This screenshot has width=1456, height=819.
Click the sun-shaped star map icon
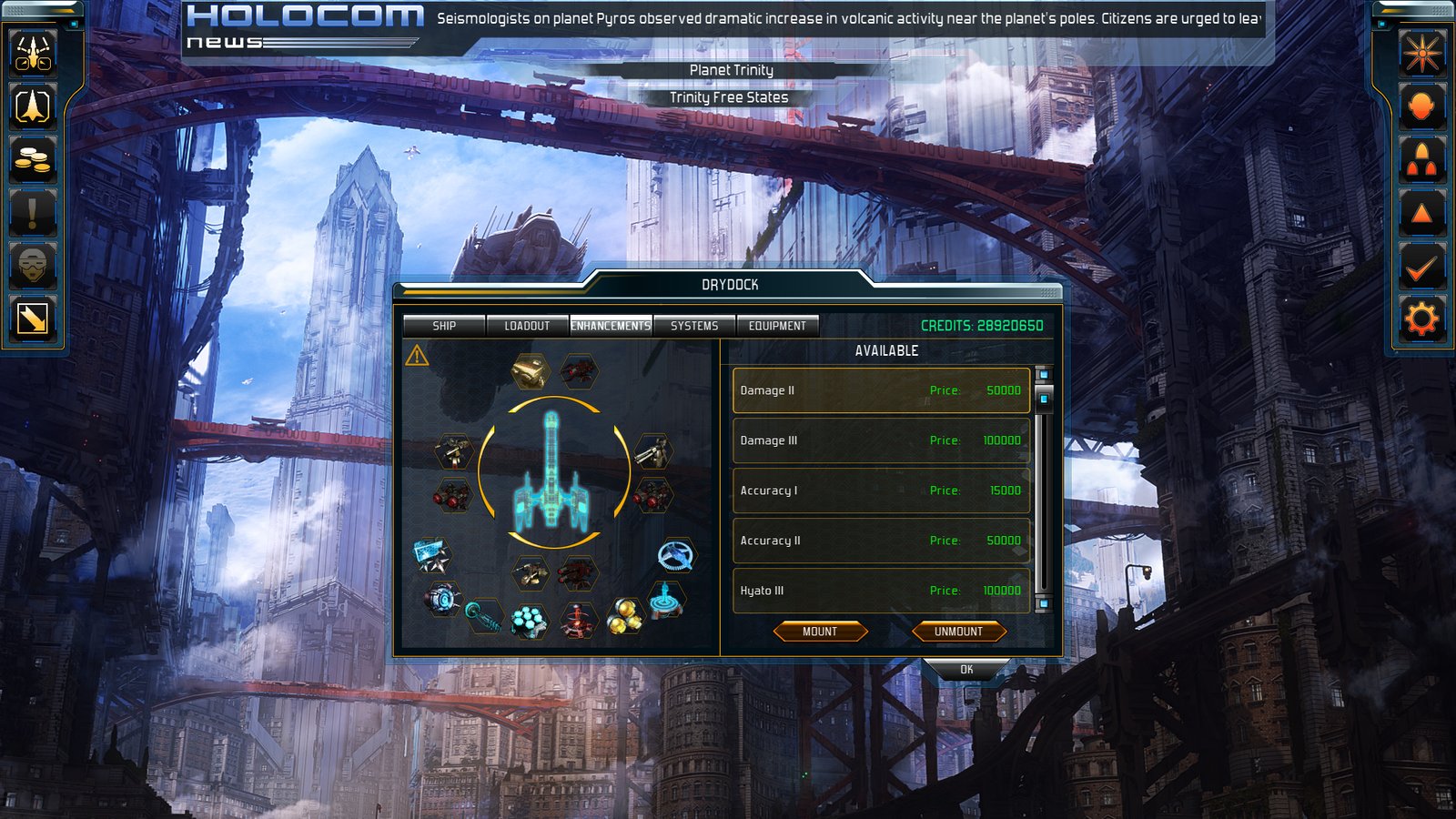[1421, 53]
